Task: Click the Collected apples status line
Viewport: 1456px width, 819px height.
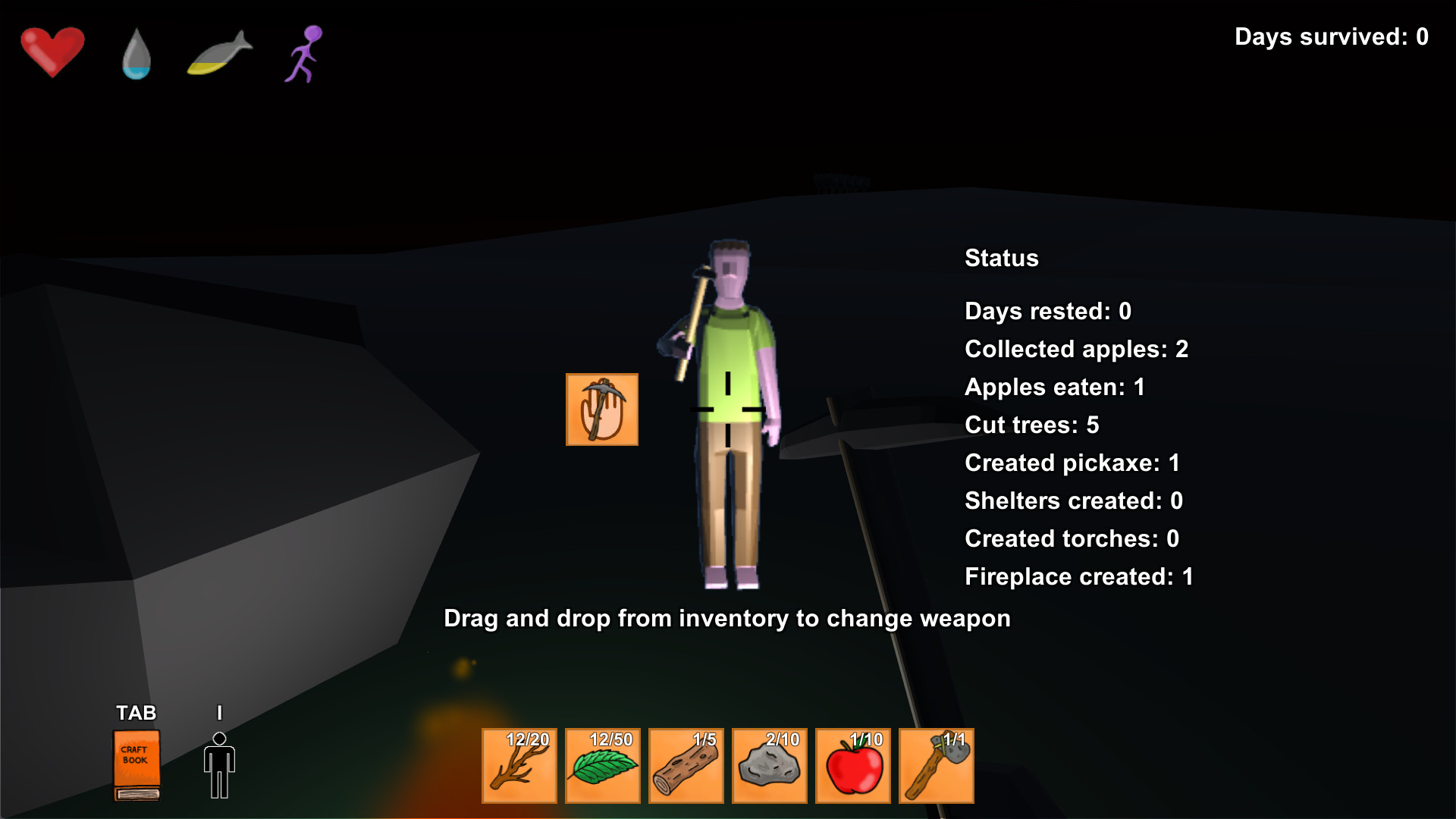Action: pos(1076,350)
